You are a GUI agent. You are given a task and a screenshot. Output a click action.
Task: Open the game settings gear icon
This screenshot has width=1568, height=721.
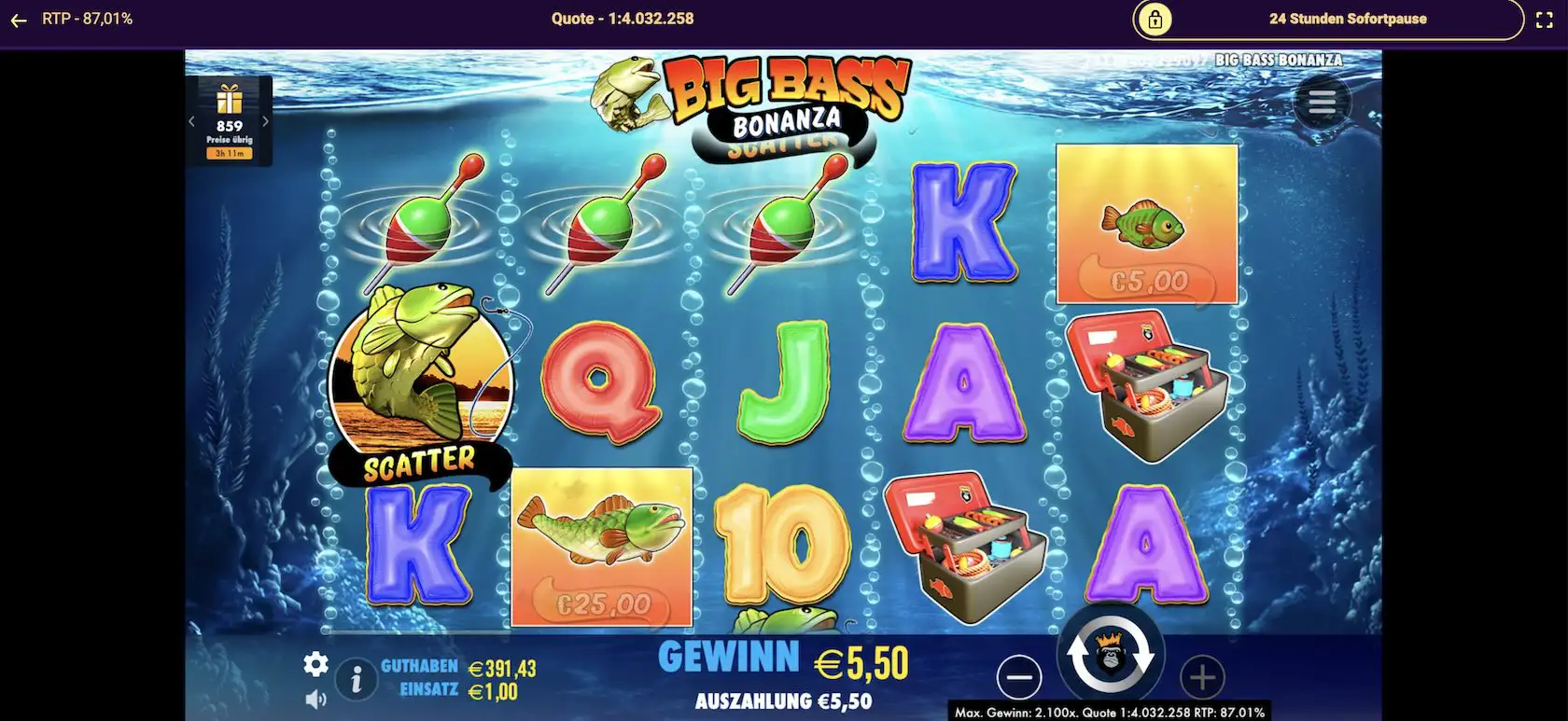pyautogui.click(x=315, y=665)
